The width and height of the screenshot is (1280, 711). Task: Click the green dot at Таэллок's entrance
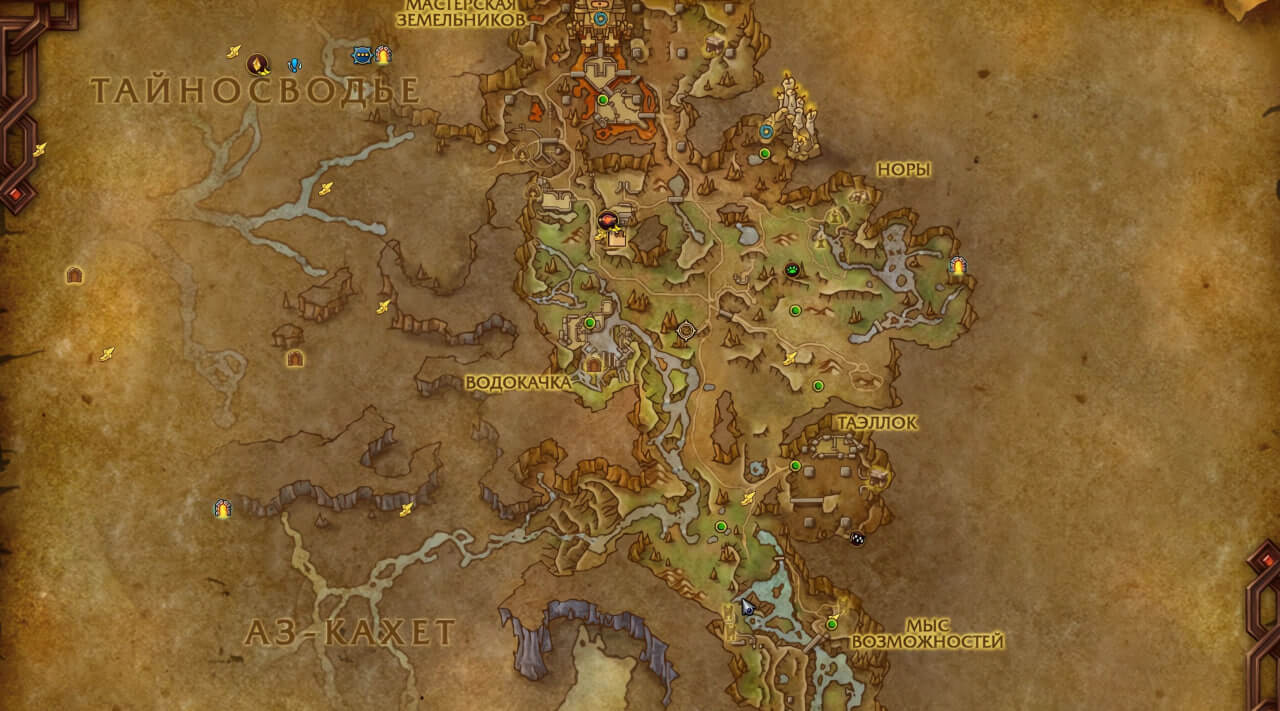(796, 466)
